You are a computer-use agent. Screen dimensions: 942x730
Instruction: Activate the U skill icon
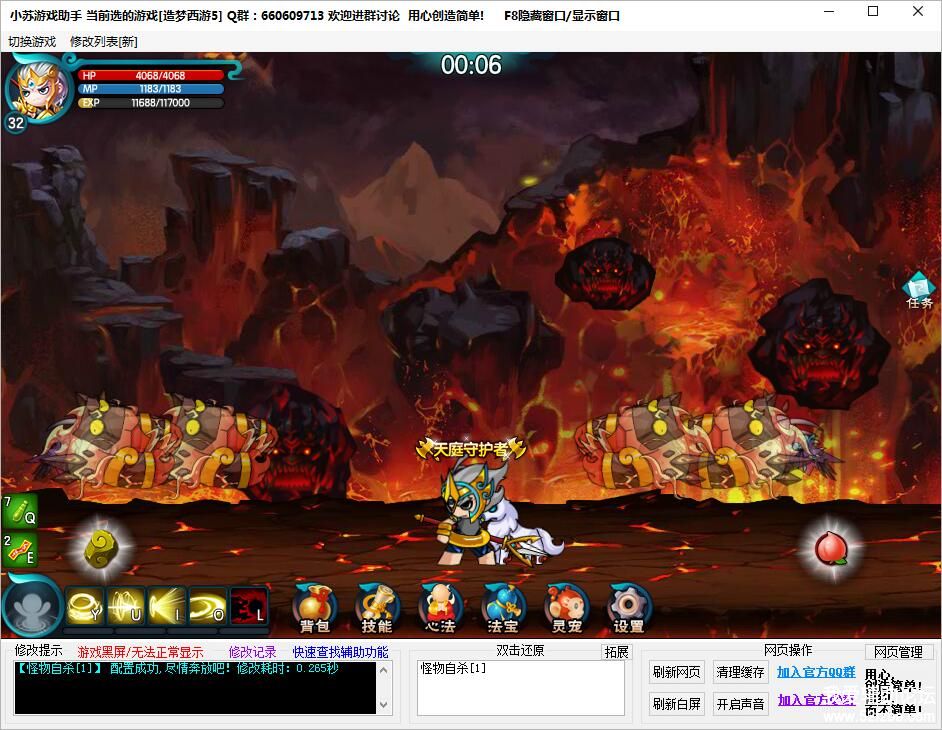127,606
